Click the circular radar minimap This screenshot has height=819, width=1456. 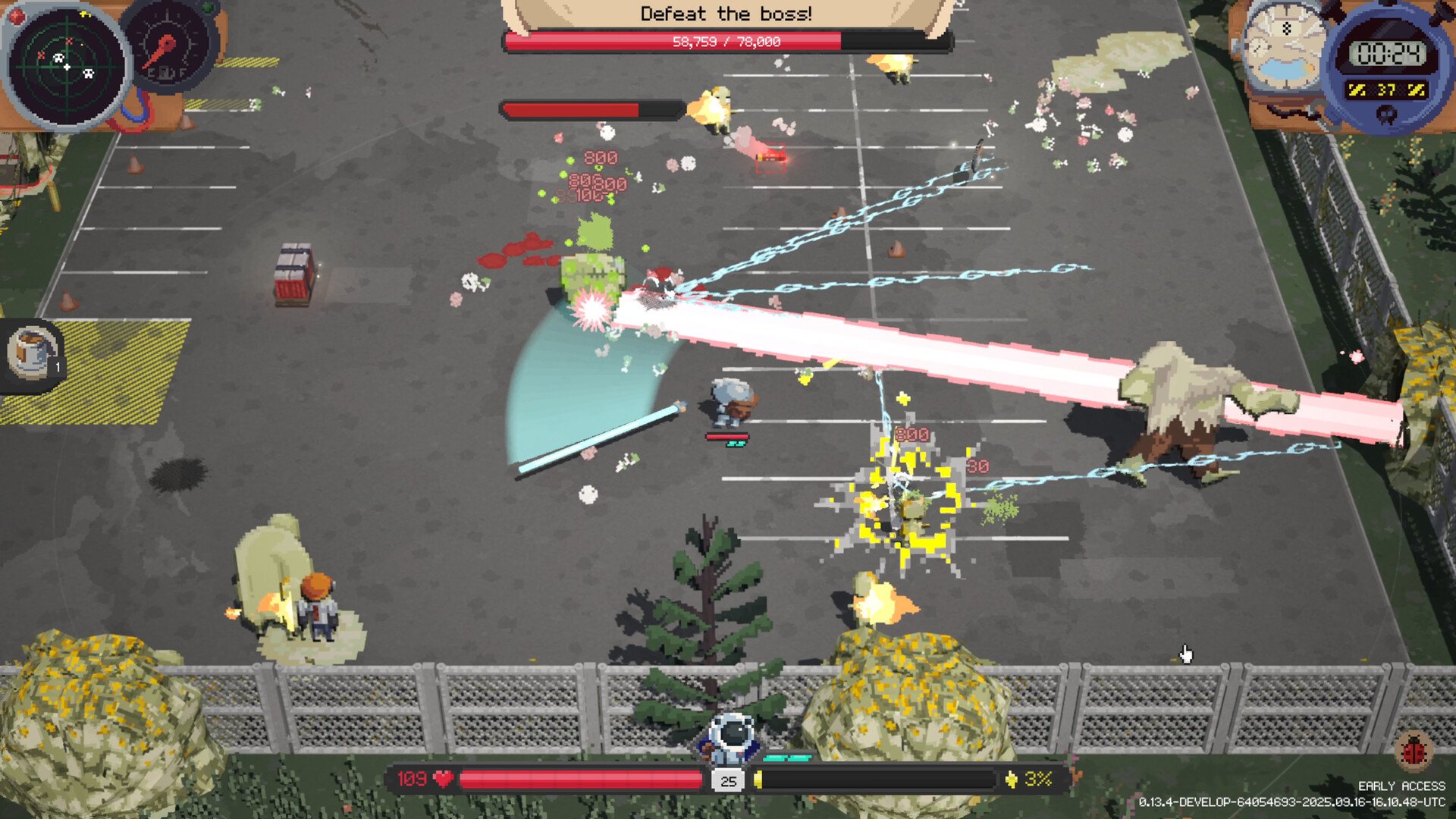(x=66, y=66)
